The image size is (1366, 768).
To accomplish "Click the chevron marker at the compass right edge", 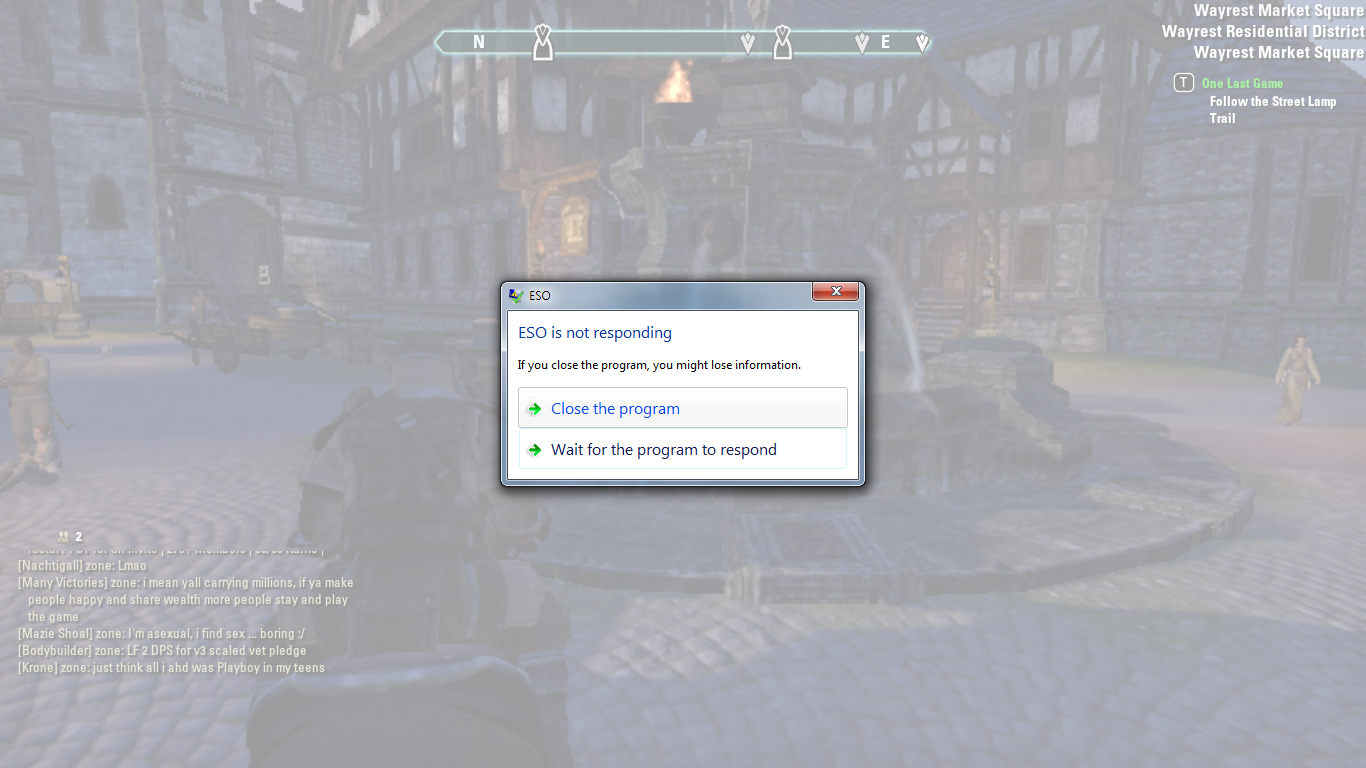I will point(921,42).
